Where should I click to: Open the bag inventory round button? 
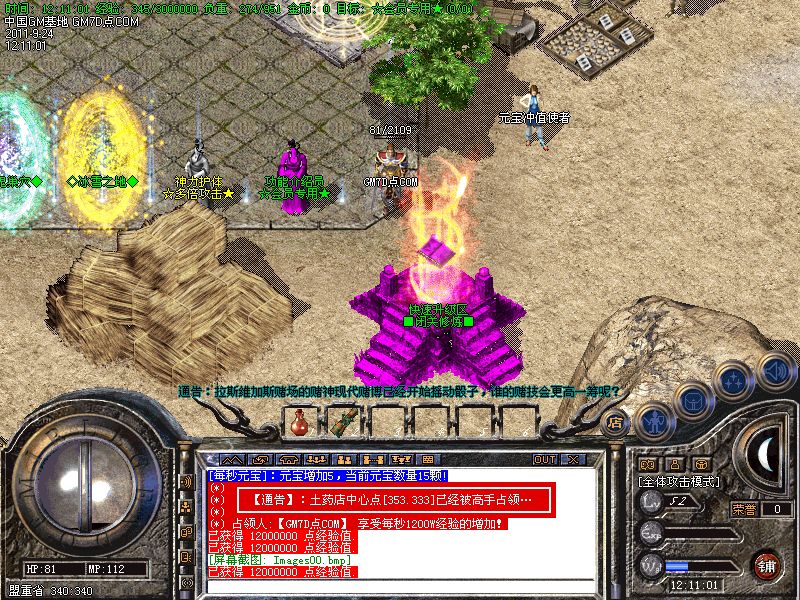[692, 401]
